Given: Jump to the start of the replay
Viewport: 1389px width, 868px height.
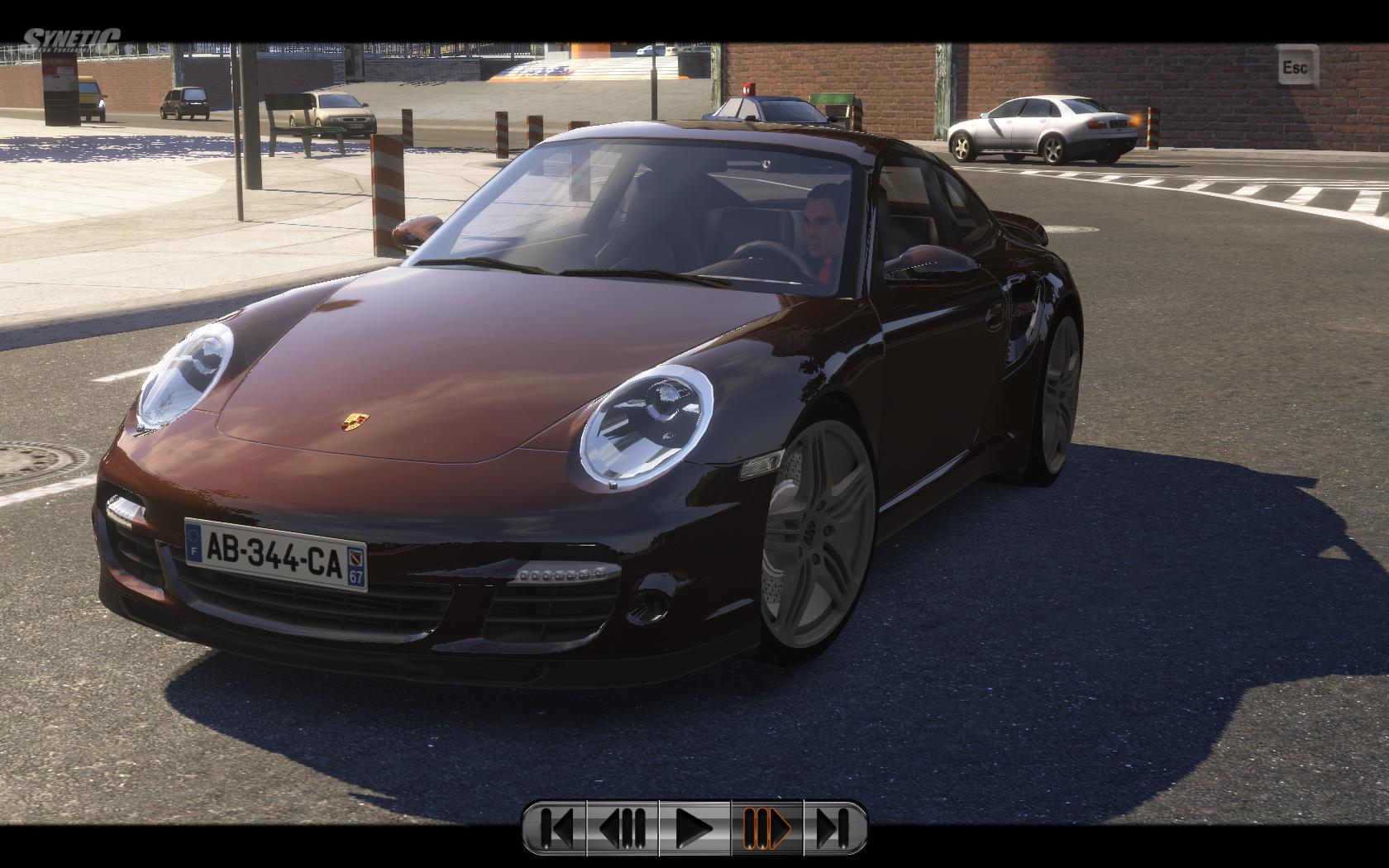Looking at the screenshot, I should [556, 827].
